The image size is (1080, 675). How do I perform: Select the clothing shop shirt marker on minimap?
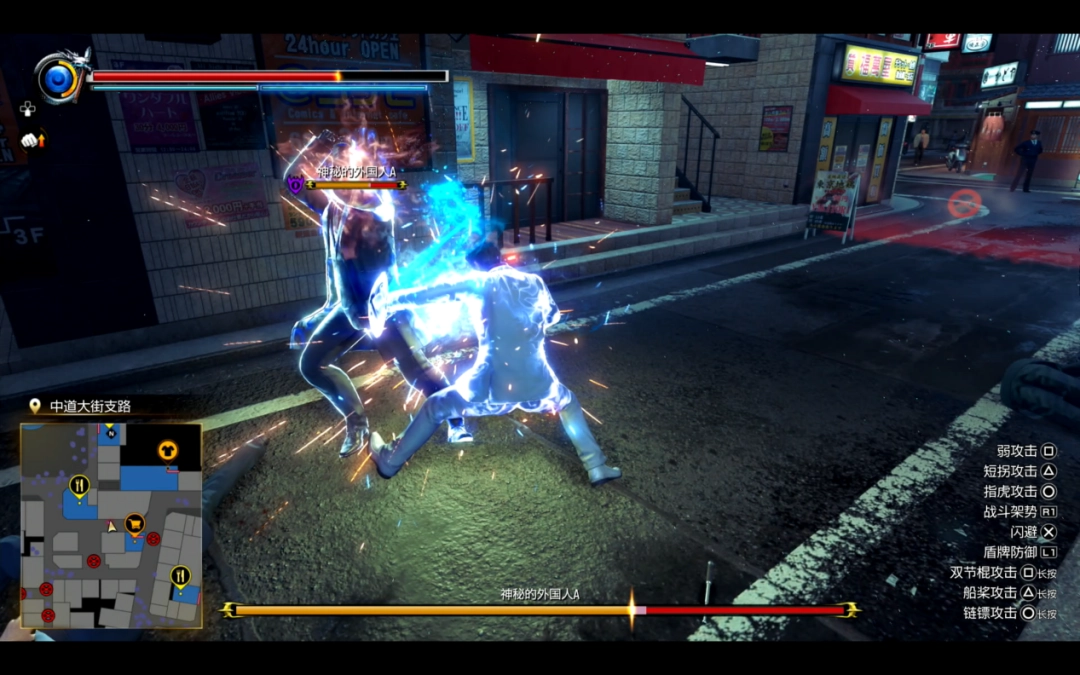point(166,450)
